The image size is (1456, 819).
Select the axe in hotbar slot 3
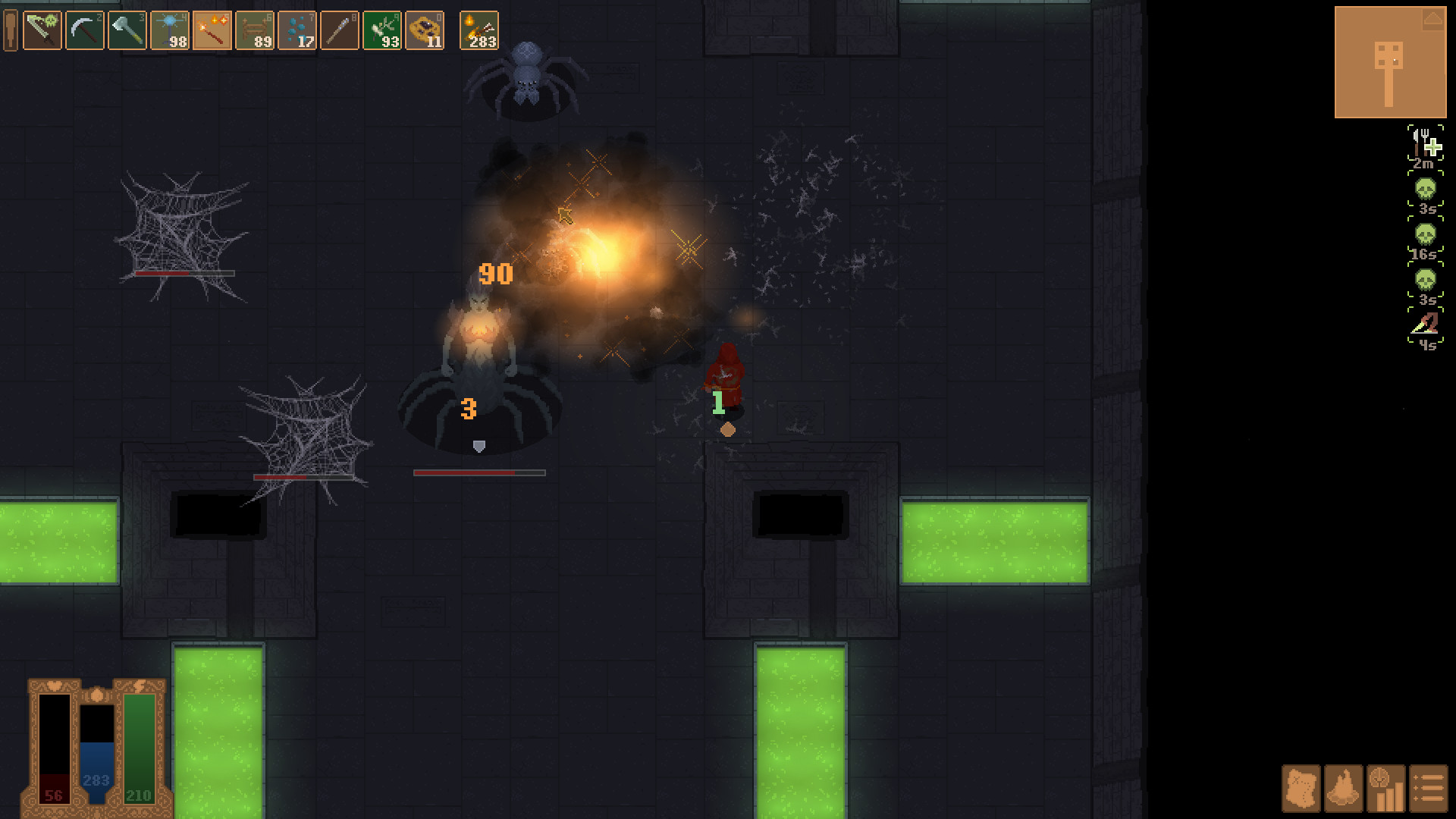(x=127, y=30)
